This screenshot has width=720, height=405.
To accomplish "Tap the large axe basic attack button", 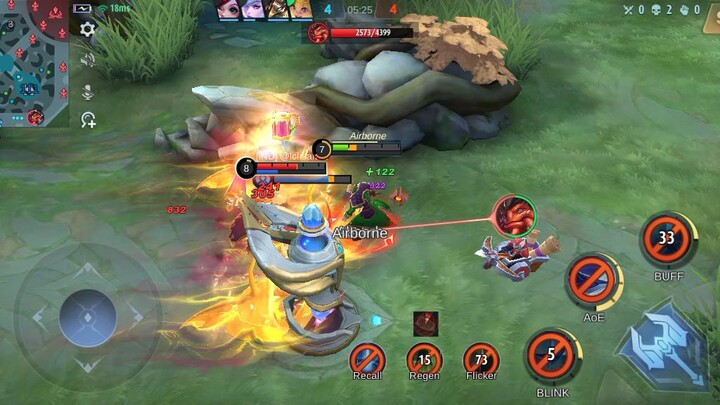I will (665, 347).
